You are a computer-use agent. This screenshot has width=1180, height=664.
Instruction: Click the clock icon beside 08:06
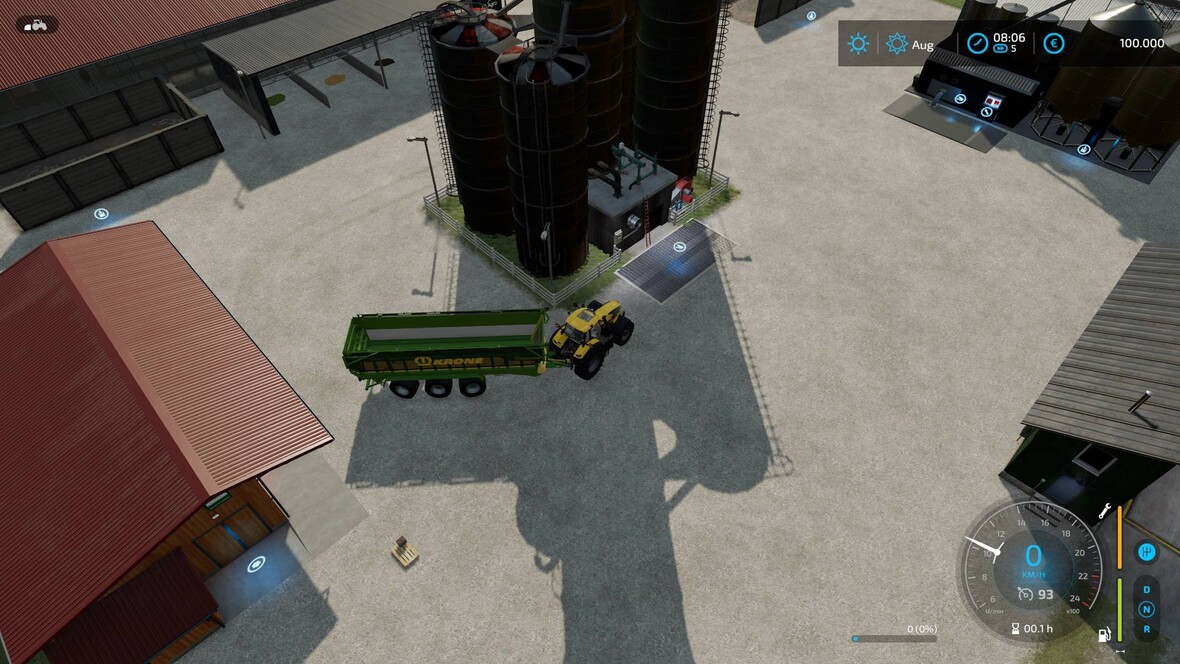[x=977, y=44]
